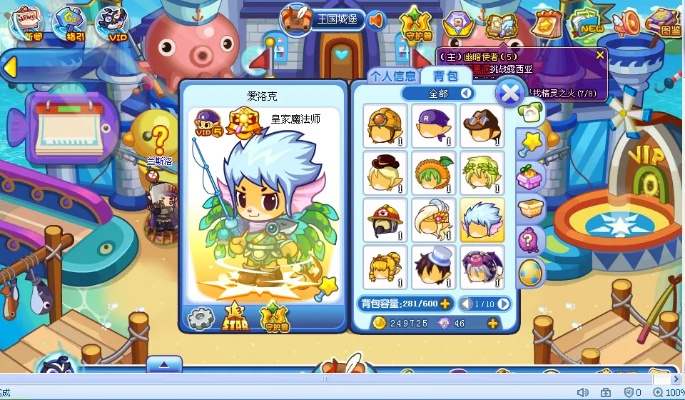685x400 pixels.
Task: Choose the black bowler hat item
Action: point(383,170)
